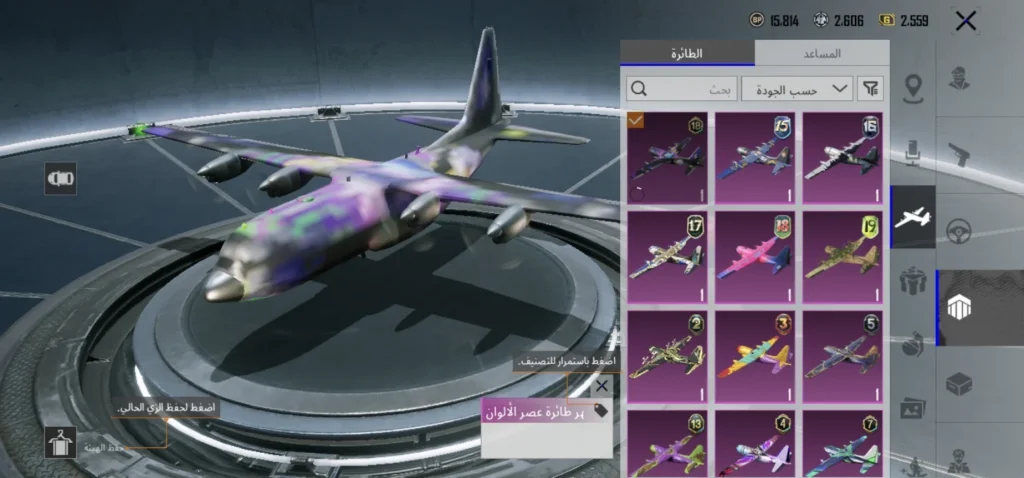Save the current outfit with hanger icon
The width and height of the screenshot is (1024, 478).
[x=60, y=442]
